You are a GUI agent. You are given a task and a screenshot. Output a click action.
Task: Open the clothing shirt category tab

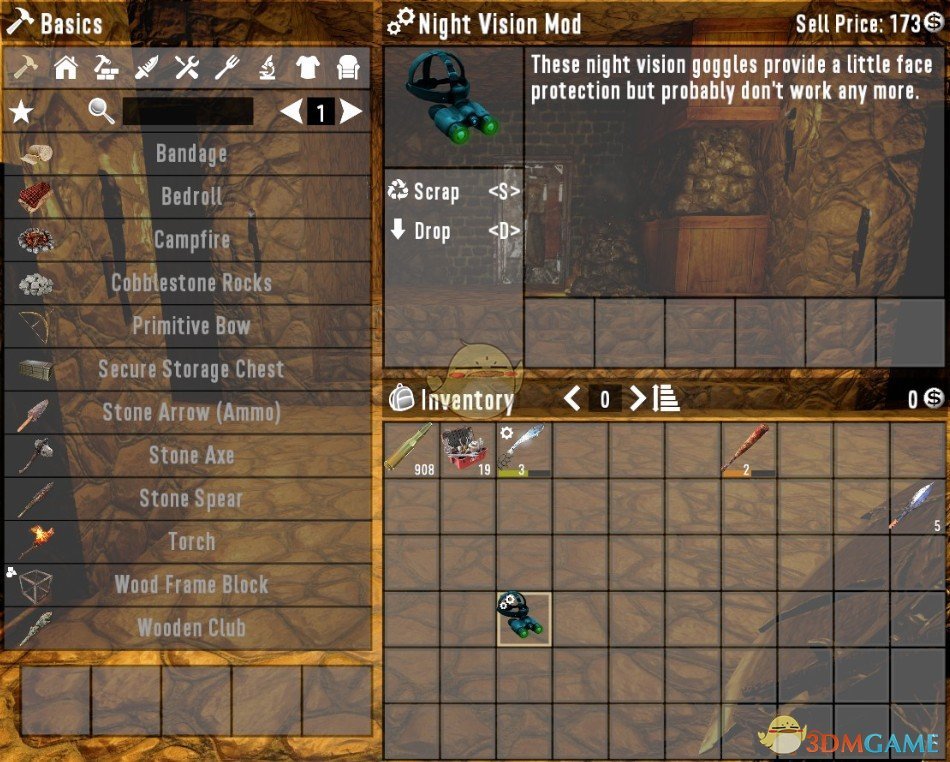[307, 68]
